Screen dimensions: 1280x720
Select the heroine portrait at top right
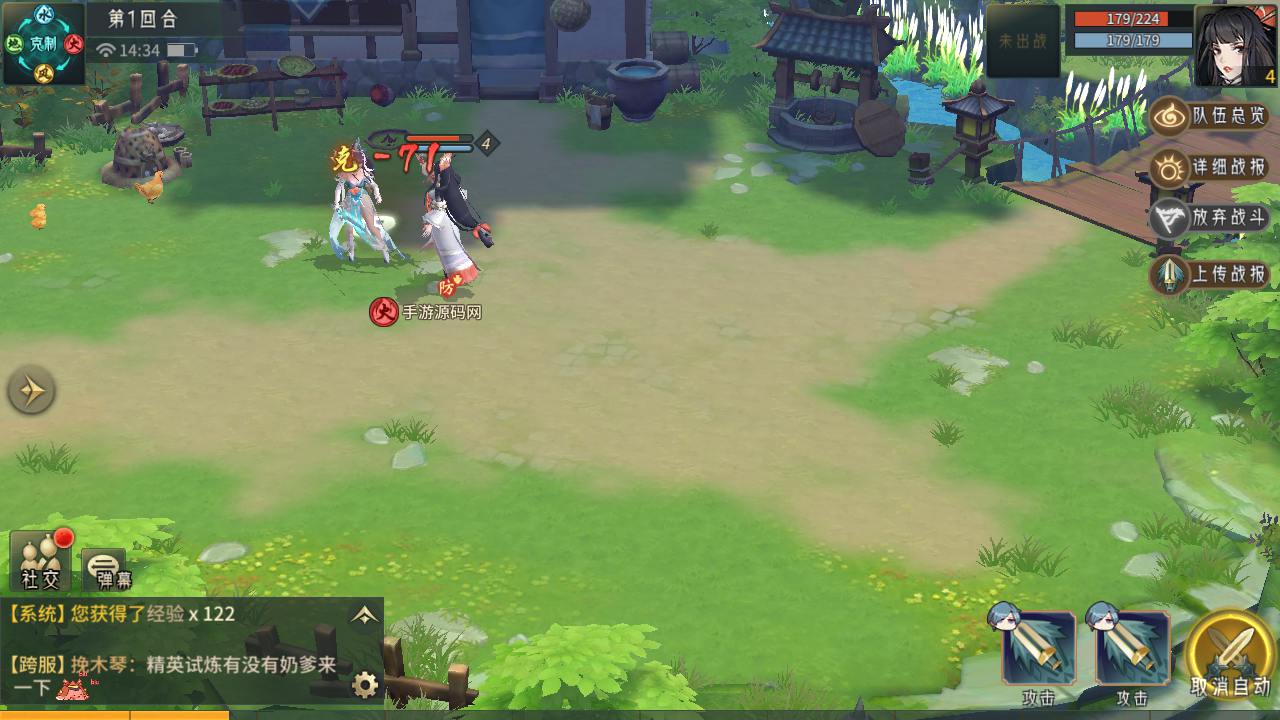pyautogui.click(x=1236, y=45)
